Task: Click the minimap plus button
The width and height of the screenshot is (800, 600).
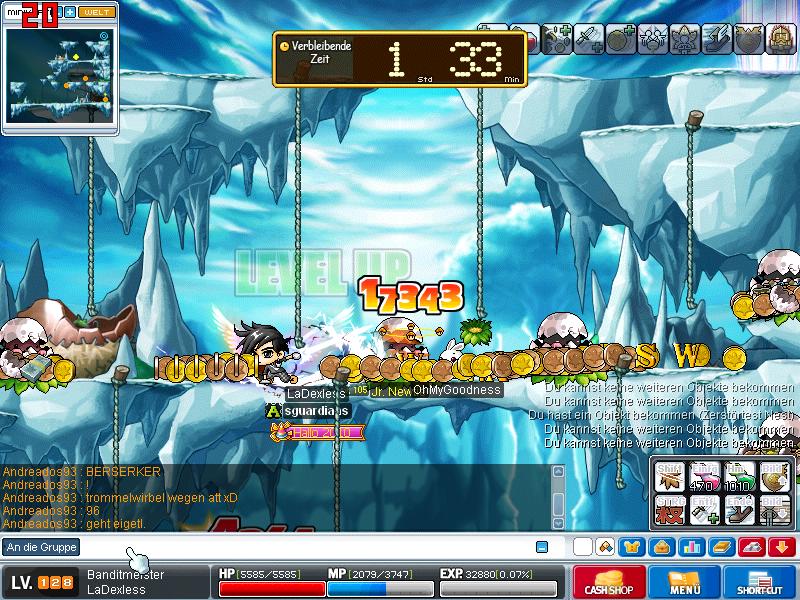Action: [70, 12]
